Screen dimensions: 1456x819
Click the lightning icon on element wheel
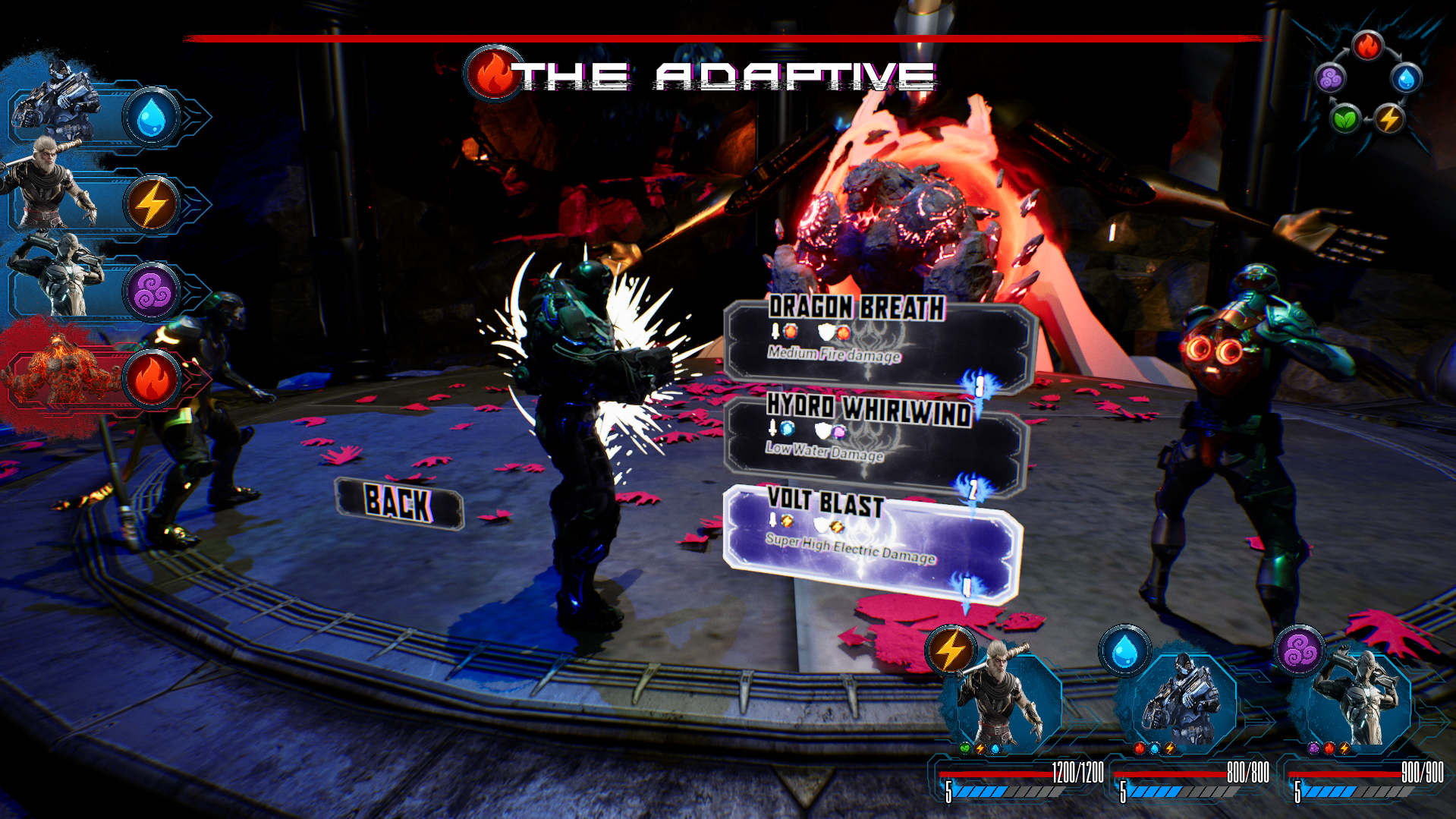pyautogui.click(x=1389, y=119)
